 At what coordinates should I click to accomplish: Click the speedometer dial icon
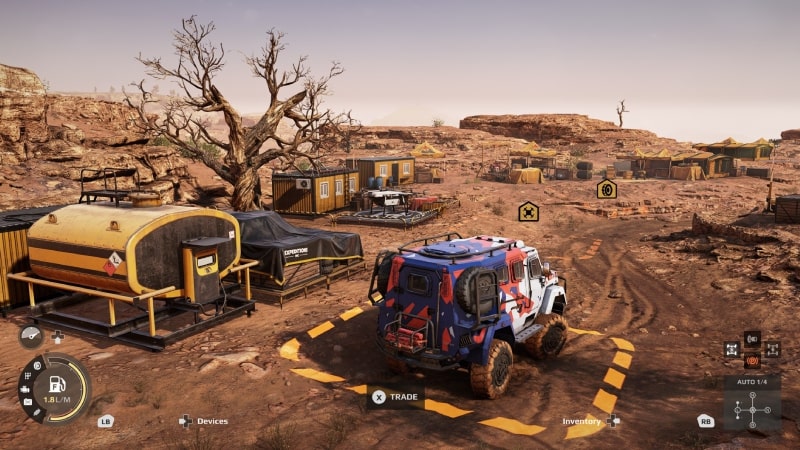30,337
